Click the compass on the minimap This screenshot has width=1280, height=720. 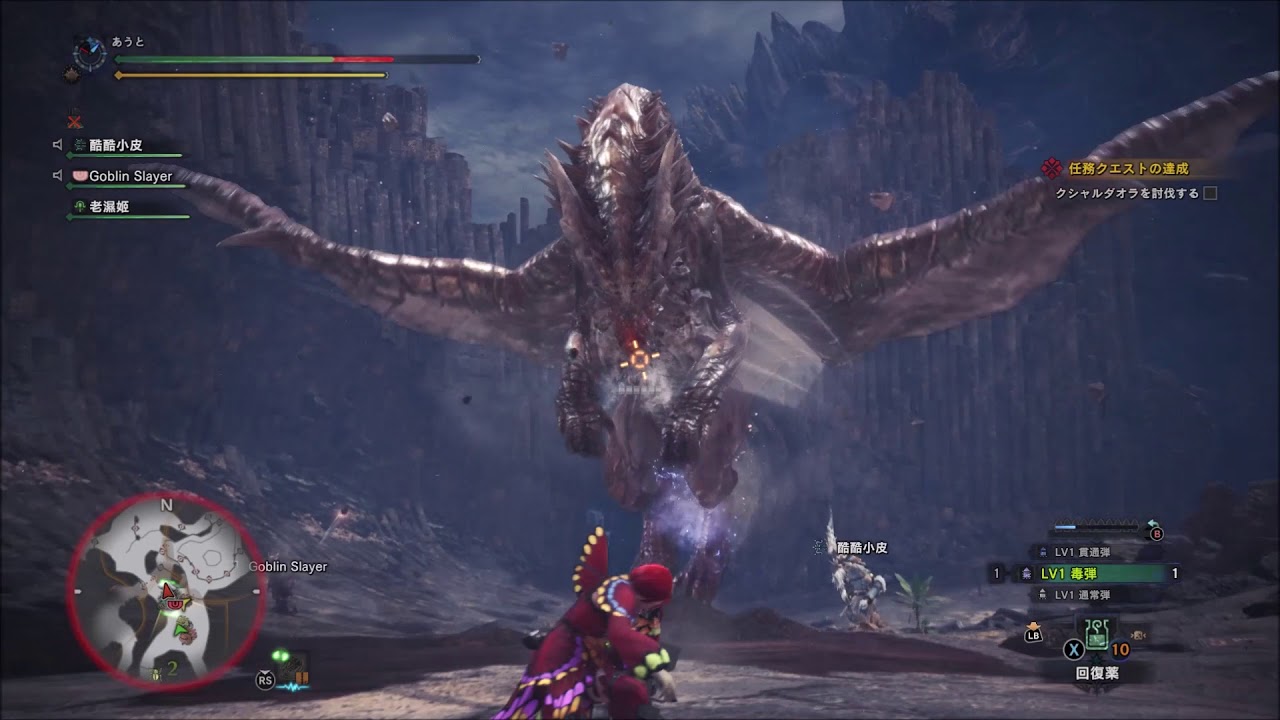[x=89, y=51]
